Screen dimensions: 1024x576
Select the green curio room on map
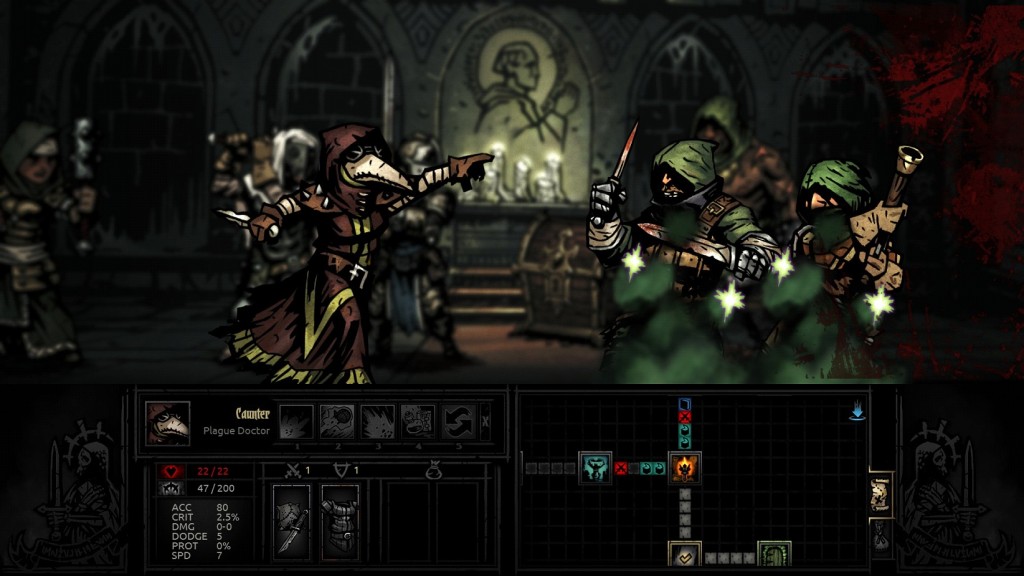[x=774, y=555]
